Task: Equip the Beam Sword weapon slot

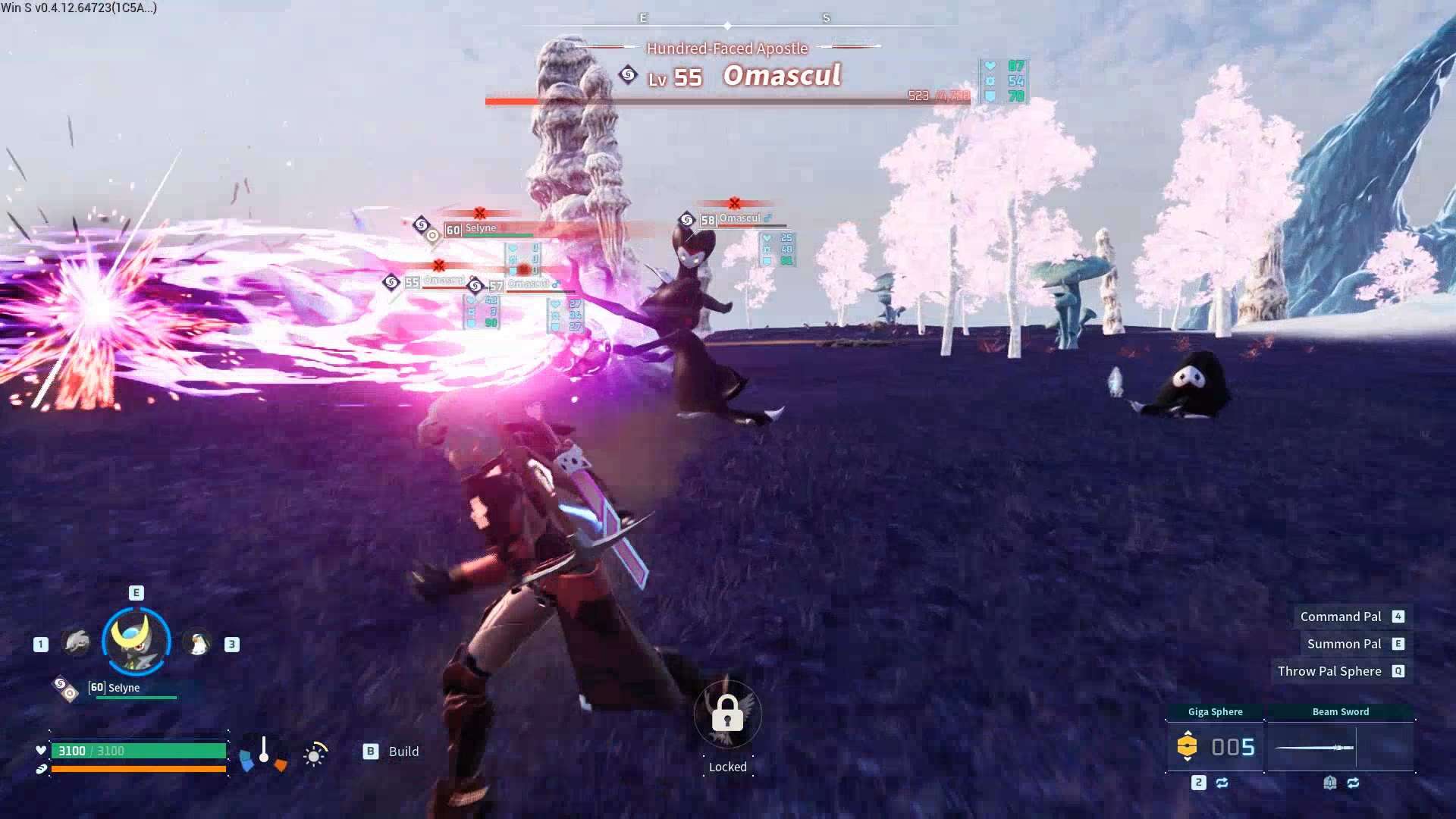Action: pyautogui.click(x=1340, y=747)
